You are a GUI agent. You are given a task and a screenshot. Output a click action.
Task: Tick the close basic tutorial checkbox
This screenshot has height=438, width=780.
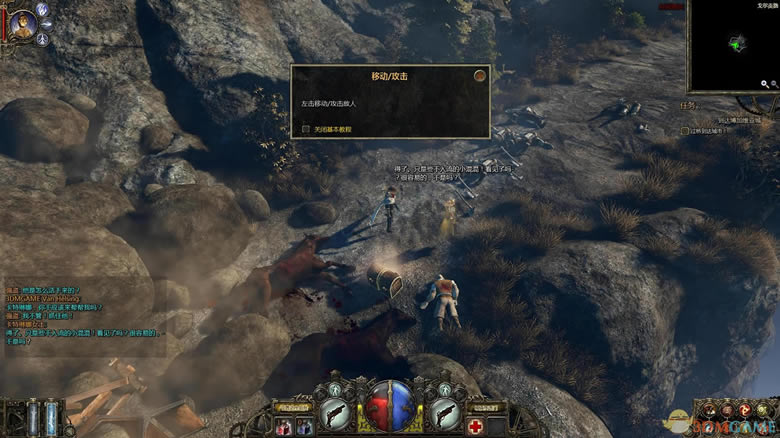(x=306, y=129)
